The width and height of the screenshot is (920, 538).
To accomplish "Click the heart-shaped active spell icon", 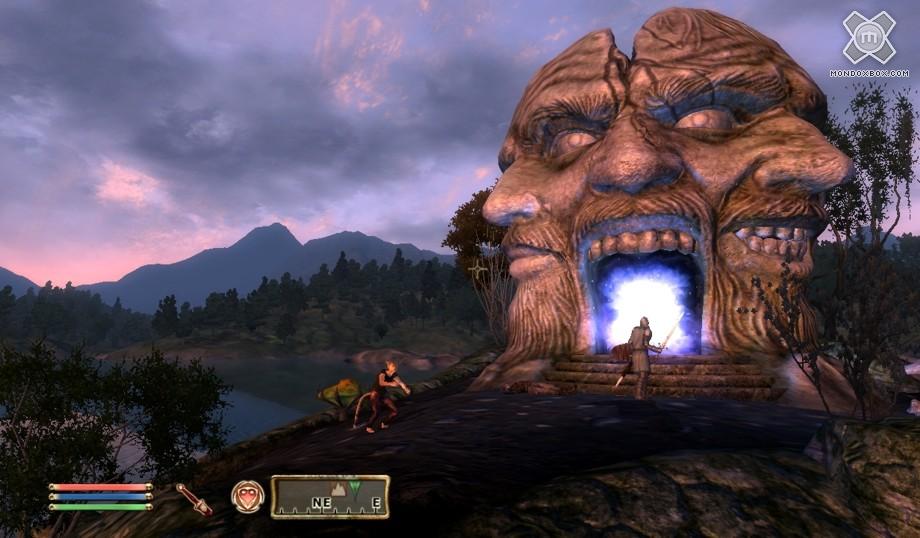I will pyautogui.click(x=247, y=496).
